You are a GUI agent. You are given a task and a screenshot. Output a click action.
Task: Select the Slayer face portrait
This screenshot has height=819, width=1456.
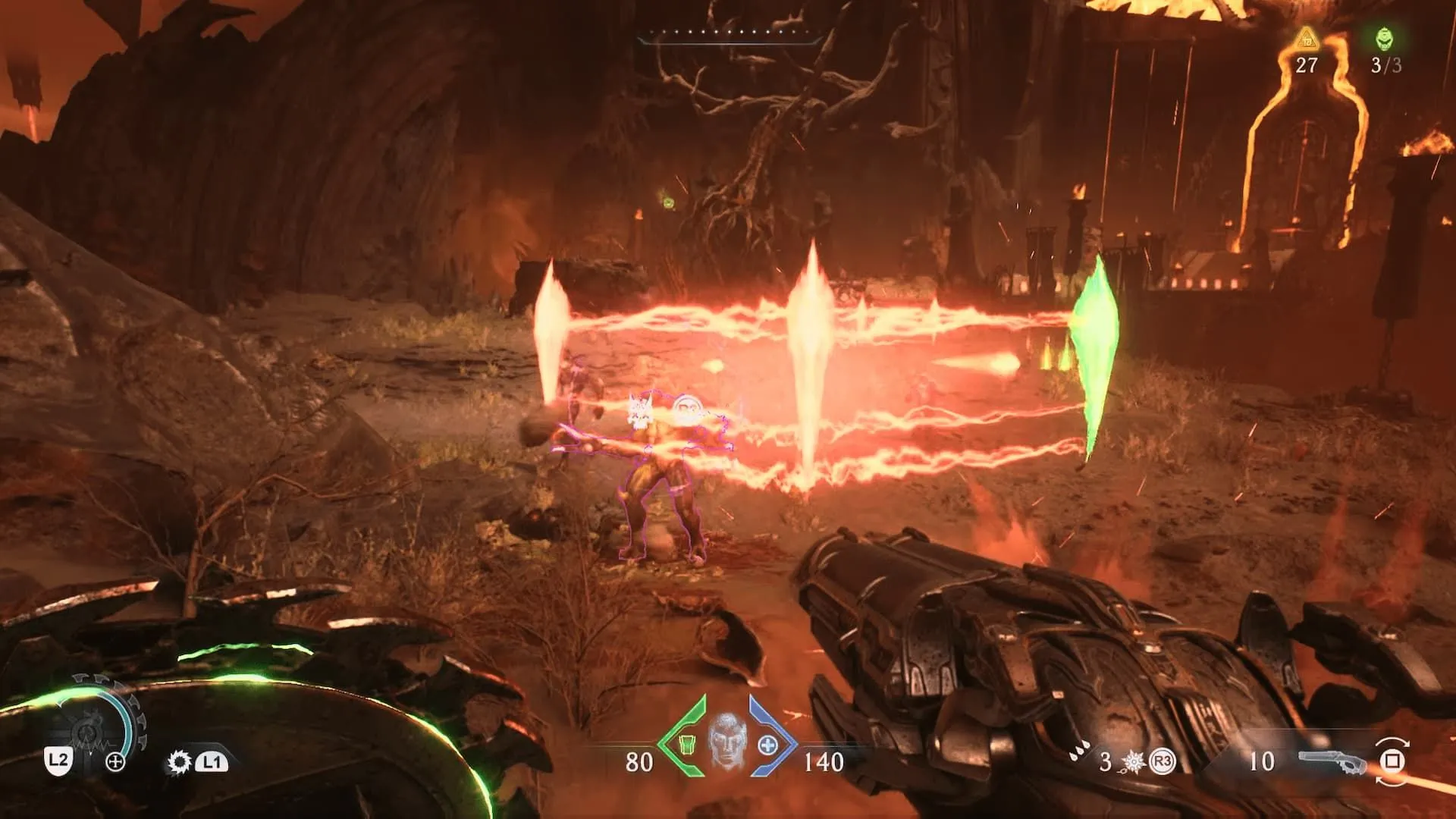(x=726, y=740)
